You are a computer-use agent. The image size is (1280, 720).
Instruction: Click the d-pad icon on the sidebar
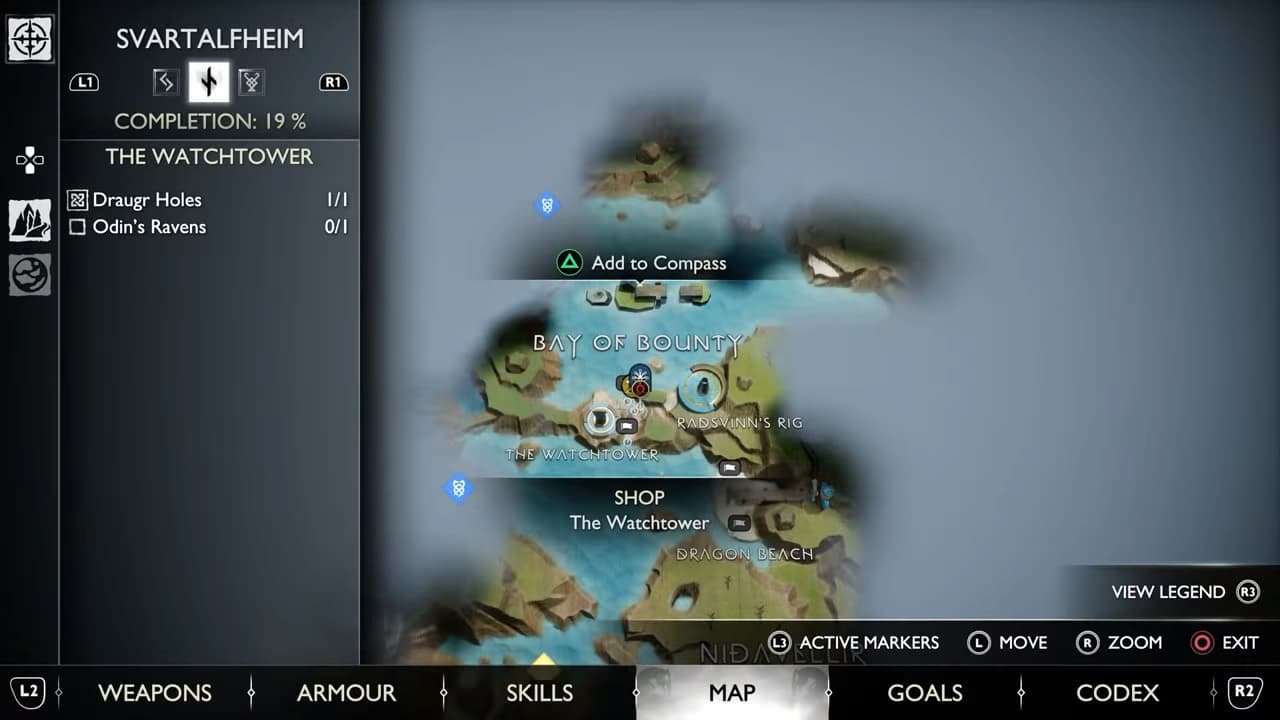[30, 159]
